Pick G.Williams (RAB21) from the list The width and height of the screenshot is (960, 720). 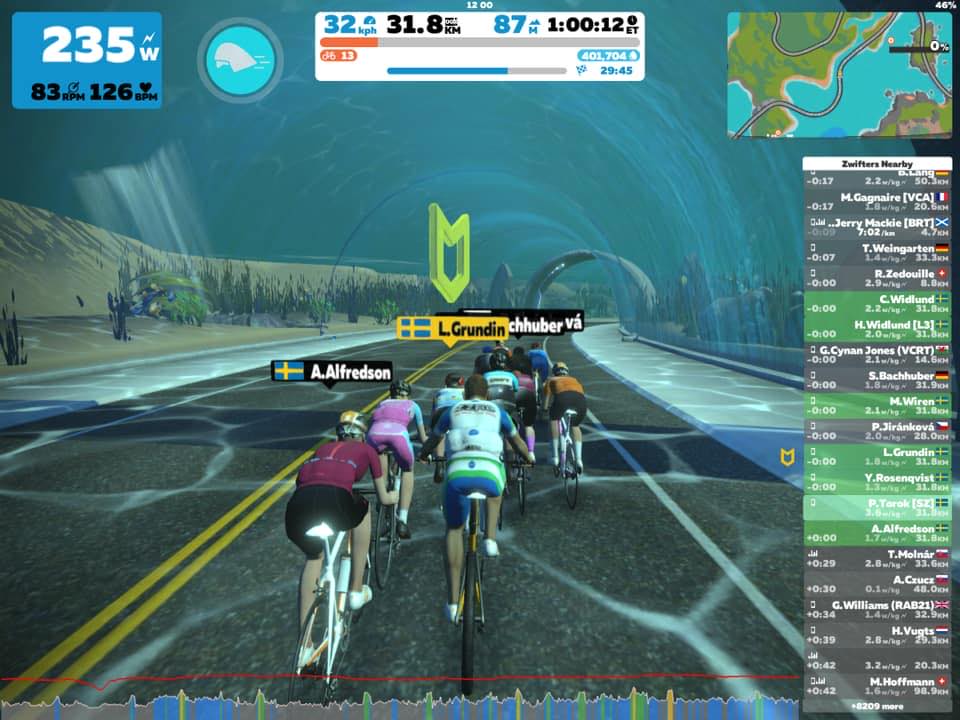click(x=876, y=610)
